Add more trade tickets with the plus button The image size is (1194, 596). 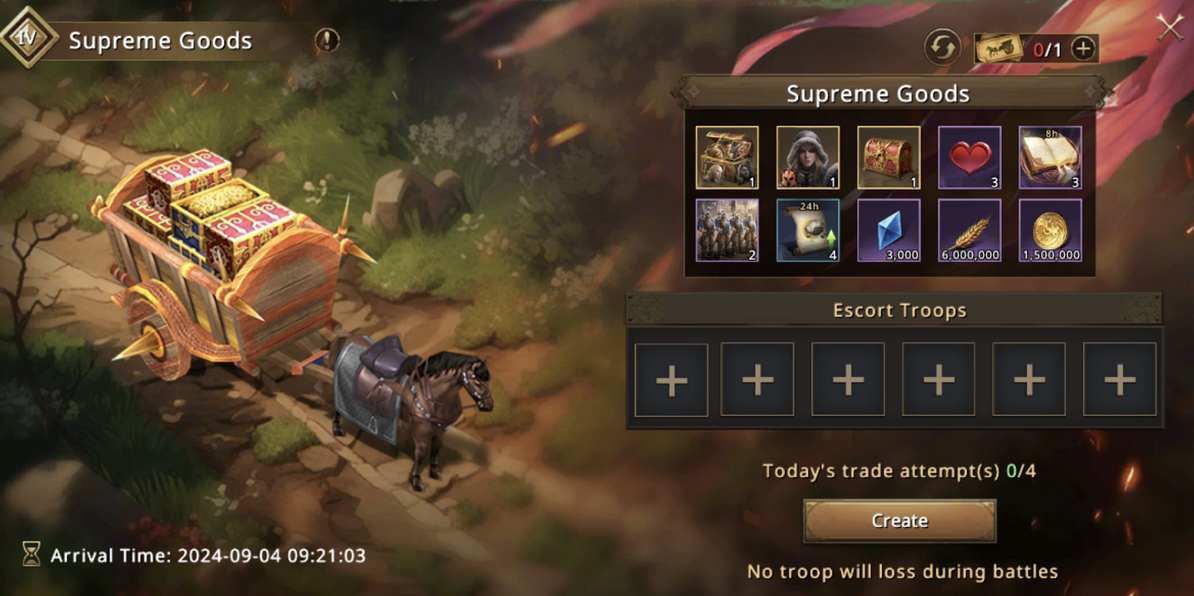[x=1083, y=48]
